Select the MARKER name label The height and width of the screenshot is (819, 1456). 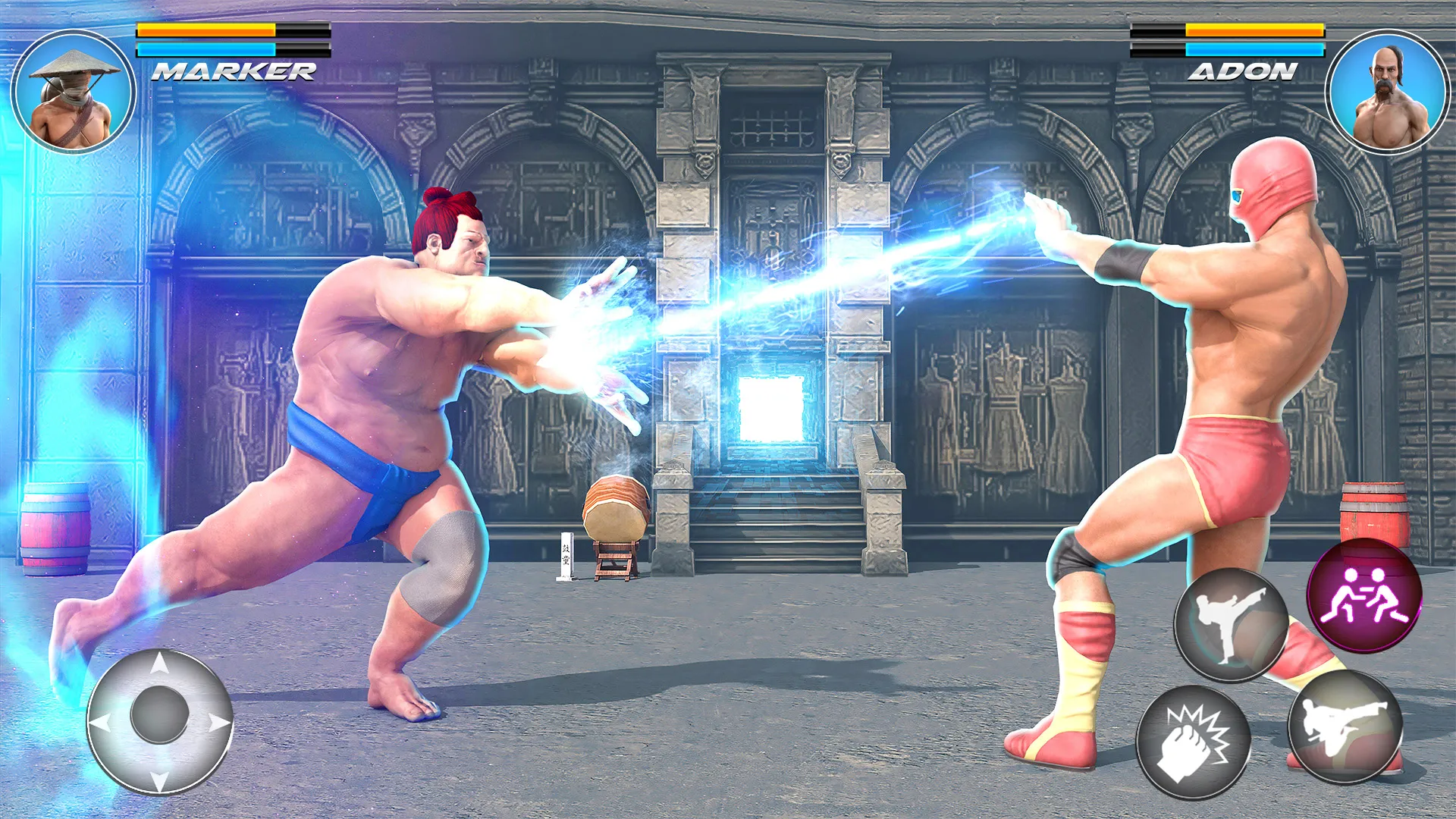coord(231,72)
